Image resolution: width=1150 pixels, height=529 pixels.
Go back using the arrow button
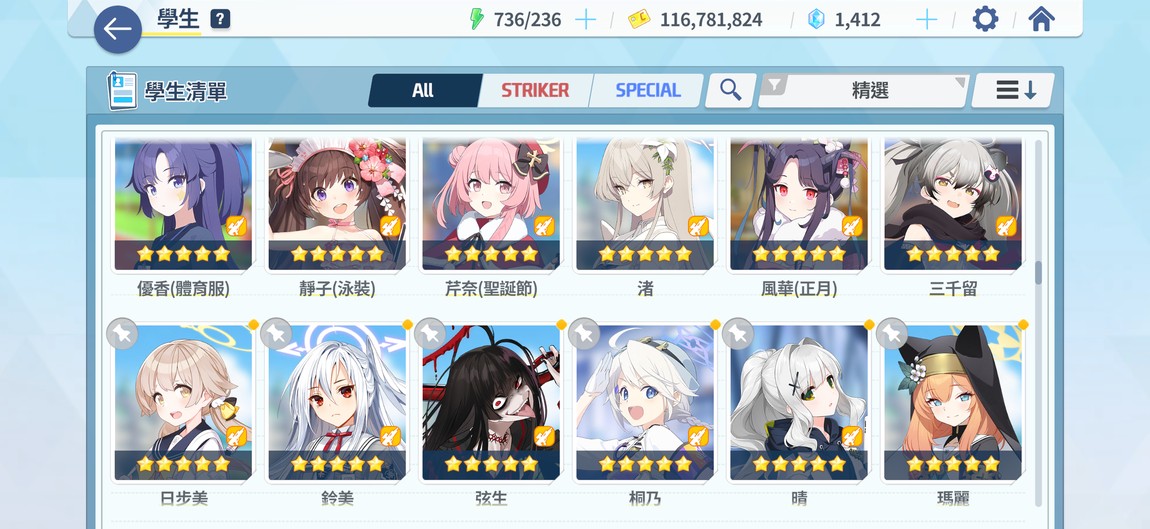(x=117, y=29)
